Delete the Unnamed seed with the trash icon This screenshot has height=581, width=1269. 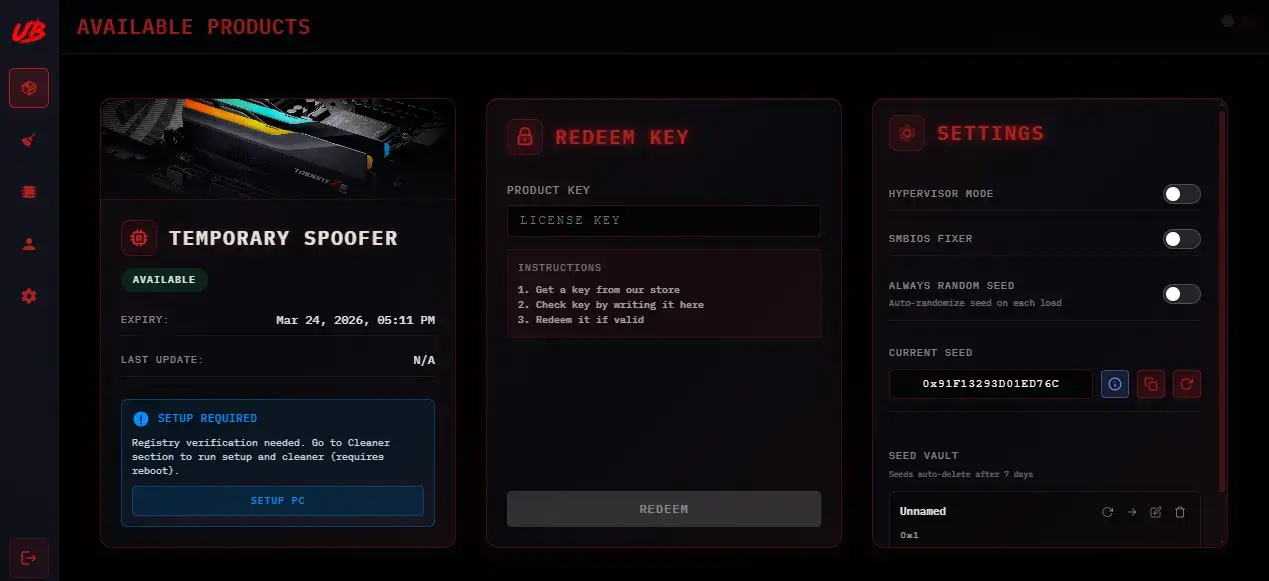point(1180,512)
